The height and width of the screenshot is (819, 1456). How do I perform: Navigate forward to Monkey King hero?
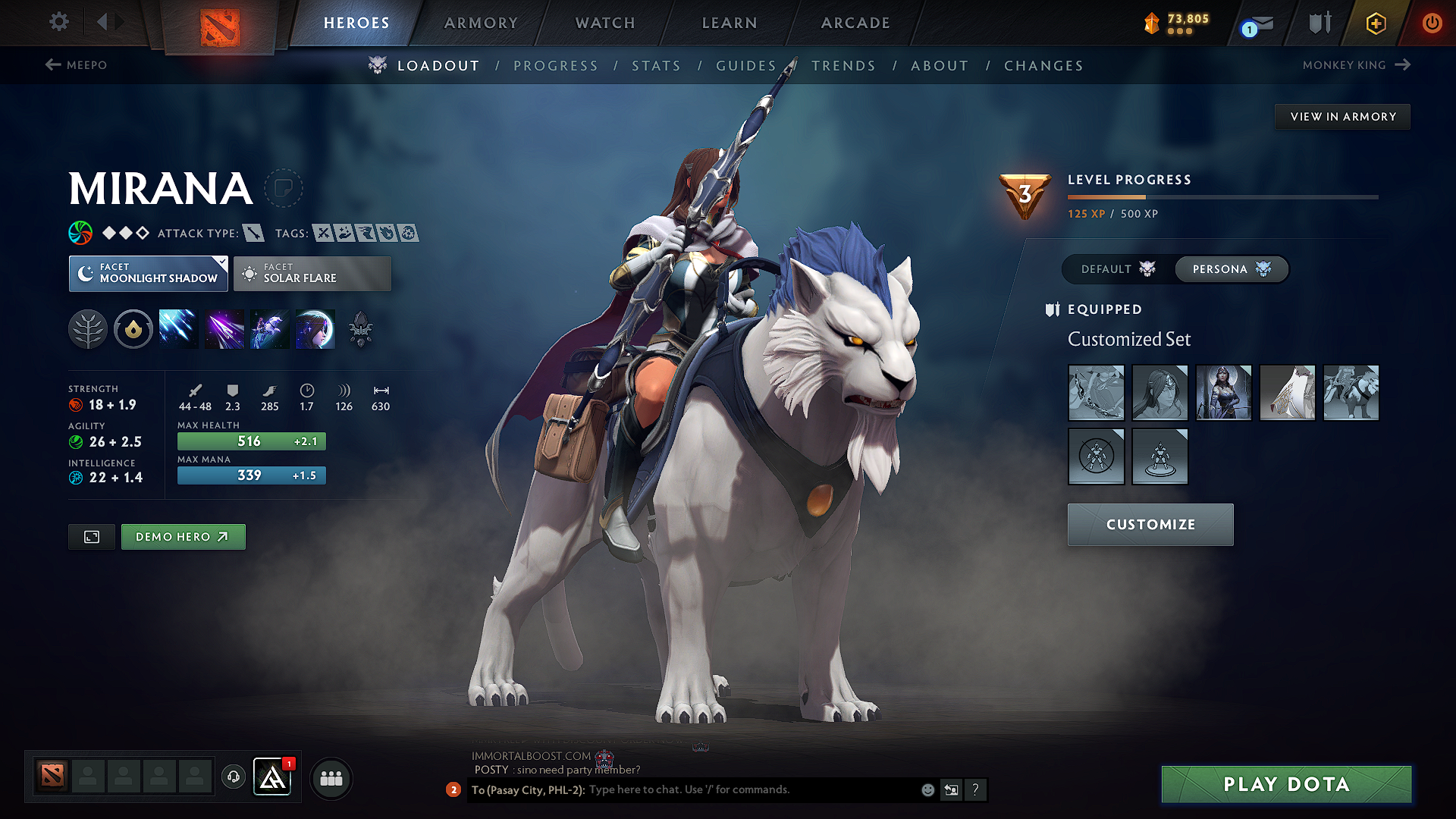tap(1357, 65)
